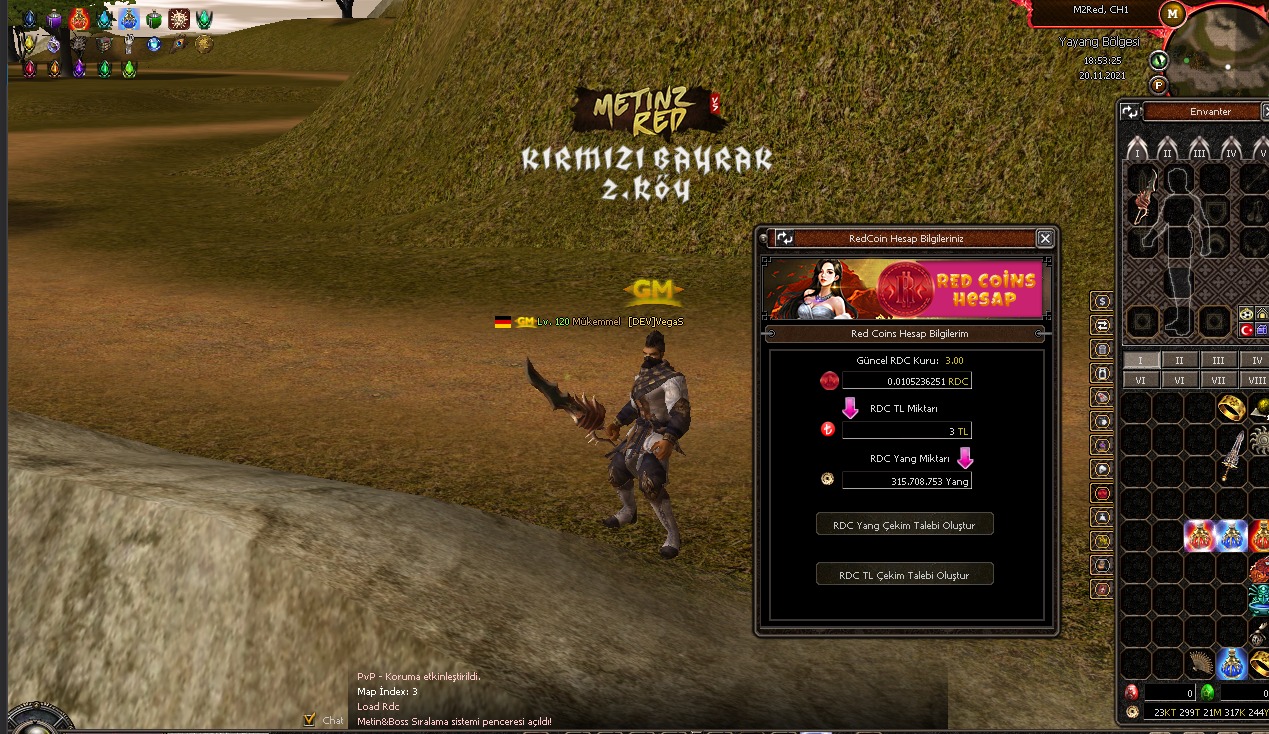Close the RedCoin Hesap Bilgileriniz window
Image resolution: width=1269 pixels, height=734 pixels.
point(1045,238)
